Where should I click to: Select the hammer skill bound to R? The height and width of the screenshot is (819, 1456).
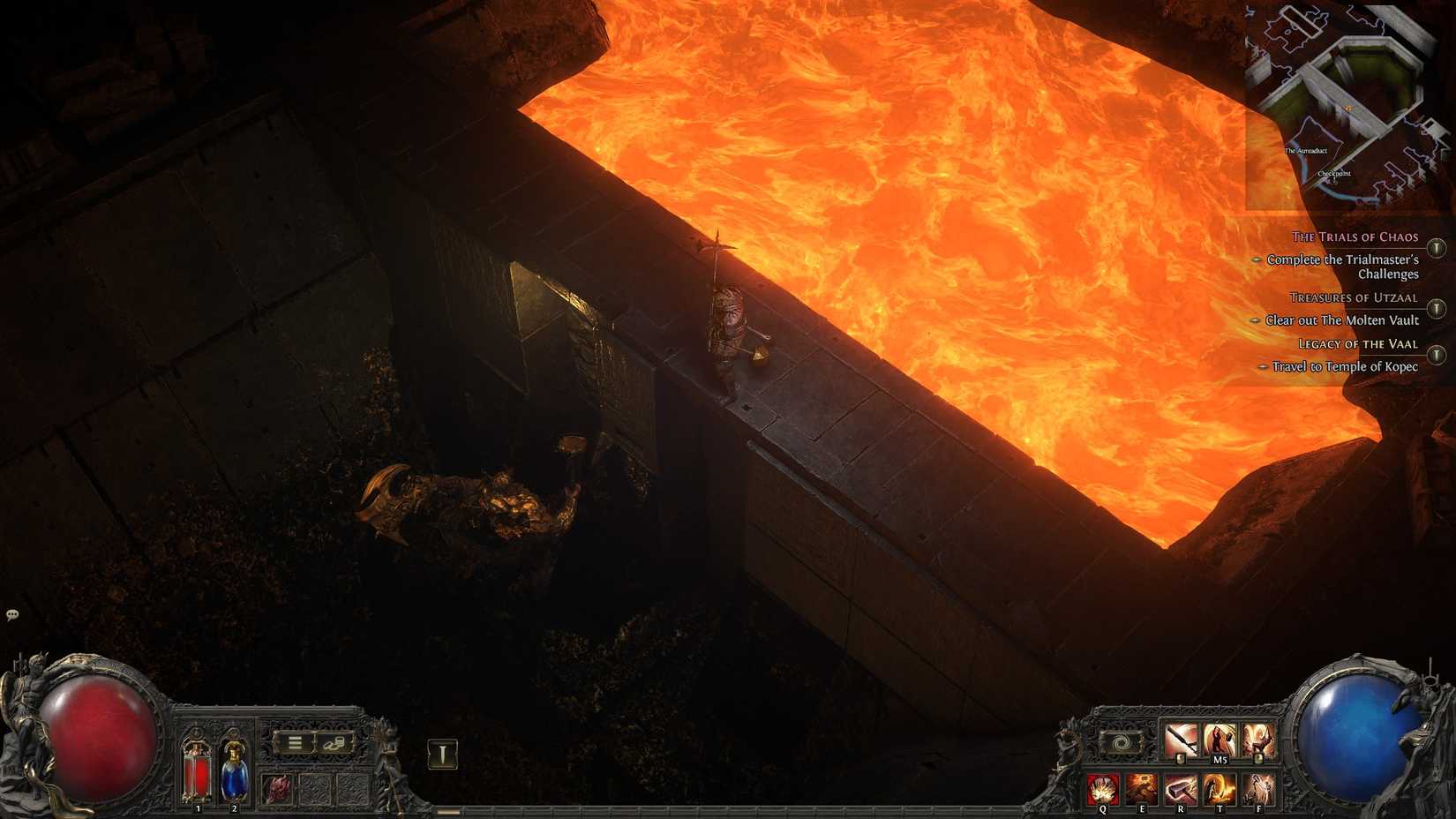point(1181,790)
